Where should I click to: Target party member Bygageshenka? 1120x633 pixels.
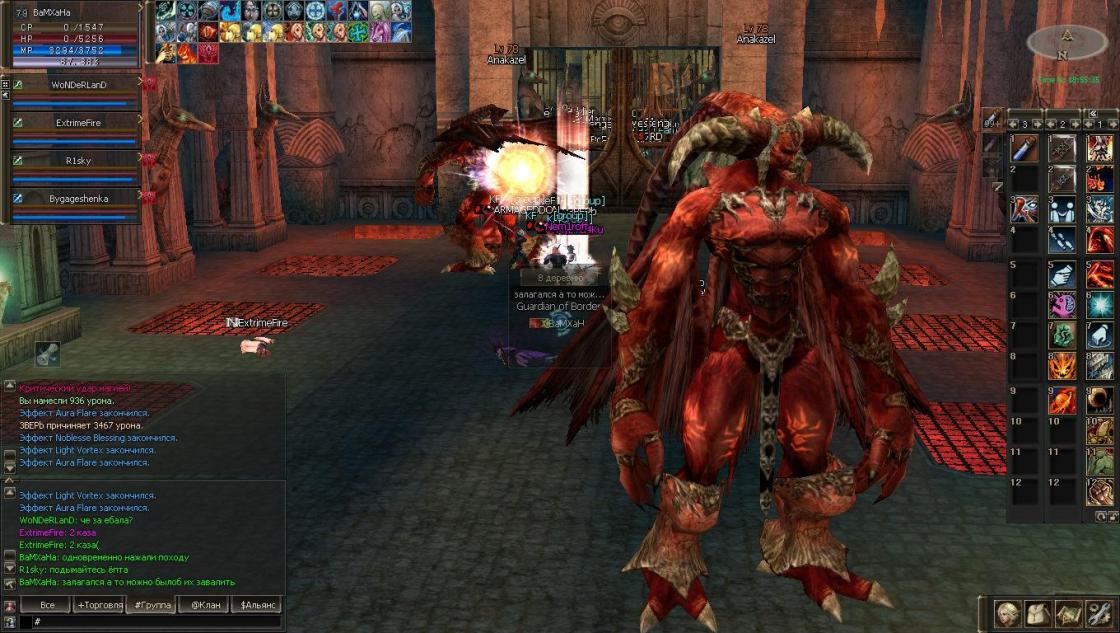(x=78, y=198)
